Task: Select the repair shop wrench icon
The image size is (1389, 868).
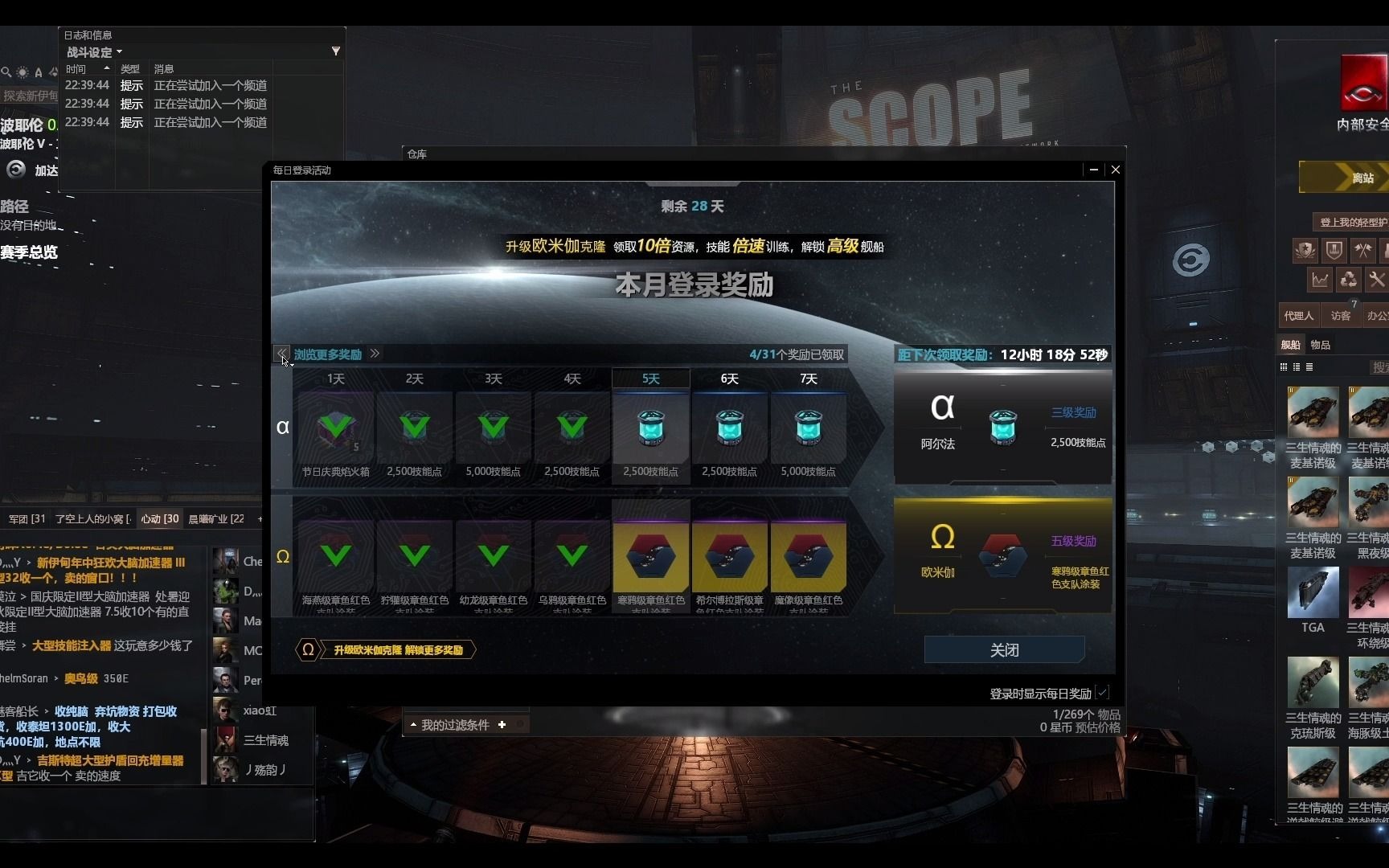Action: point(1377,279)
